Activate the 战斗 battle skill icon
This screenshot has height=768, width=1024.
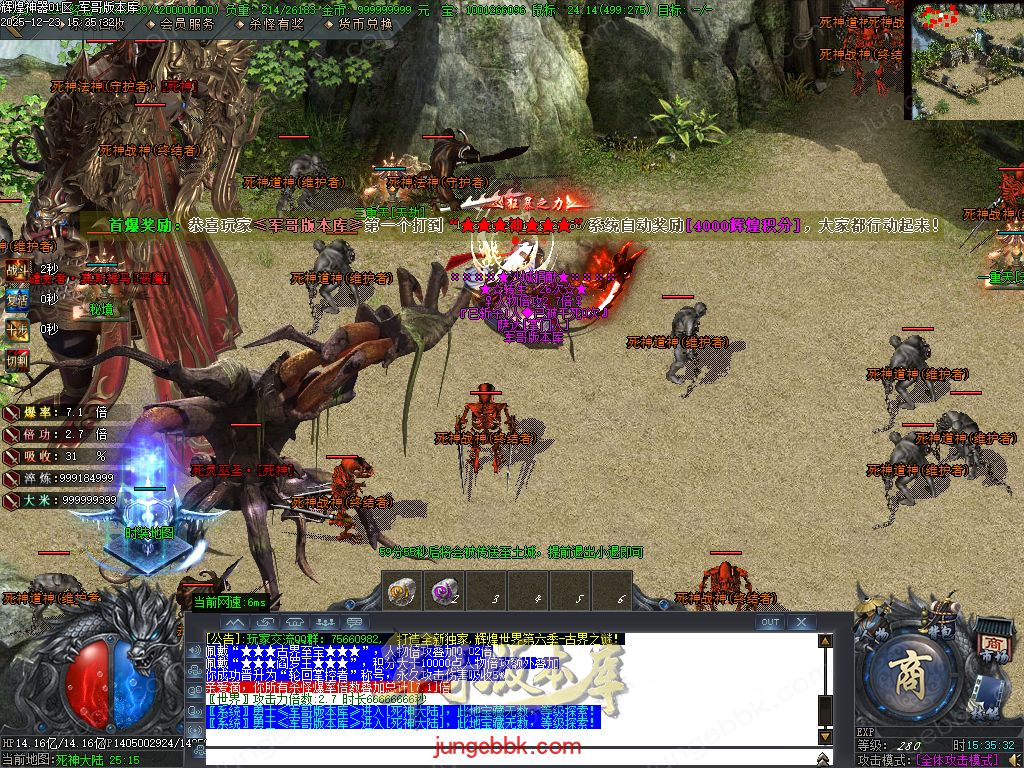17,269
